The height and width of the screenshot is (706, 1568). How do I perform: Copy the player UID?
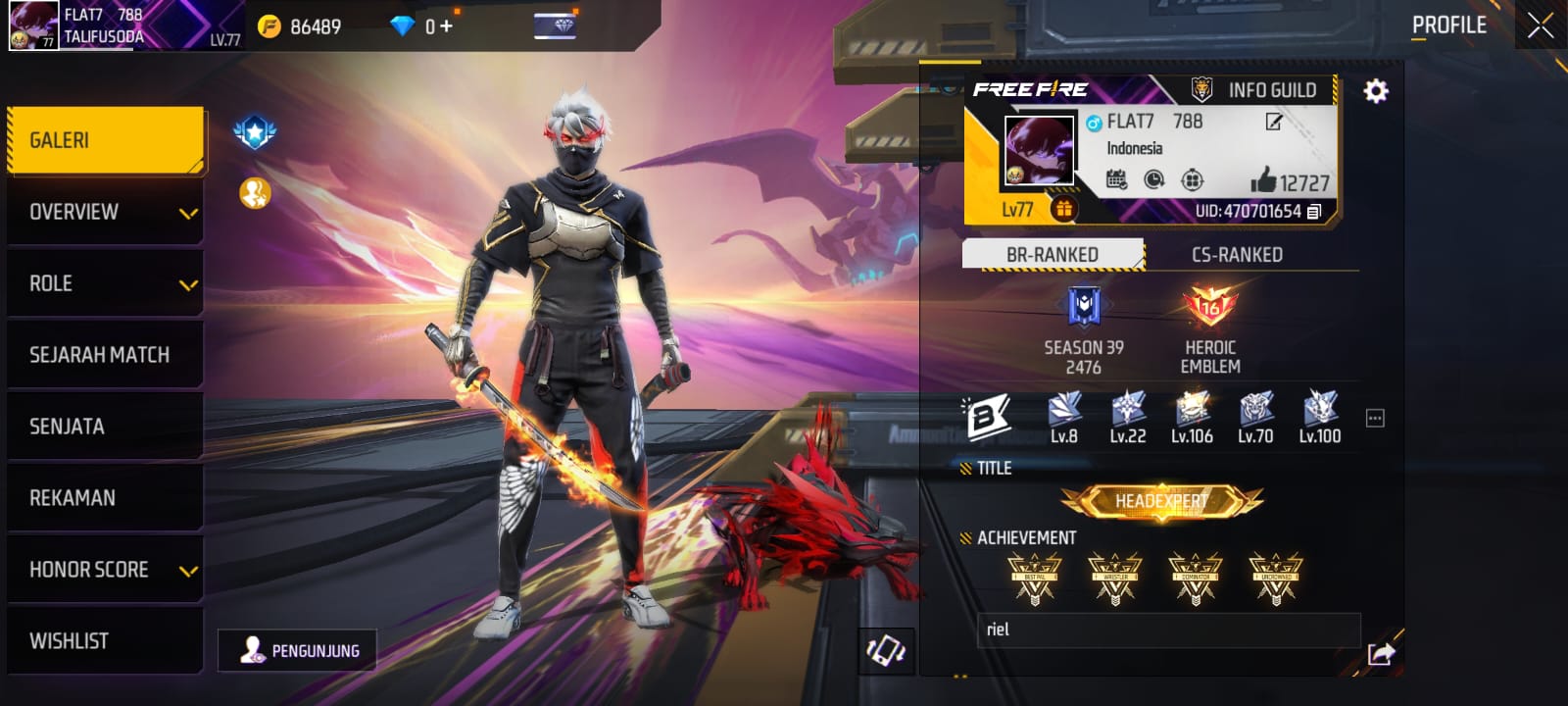(x=1314, y=211)
